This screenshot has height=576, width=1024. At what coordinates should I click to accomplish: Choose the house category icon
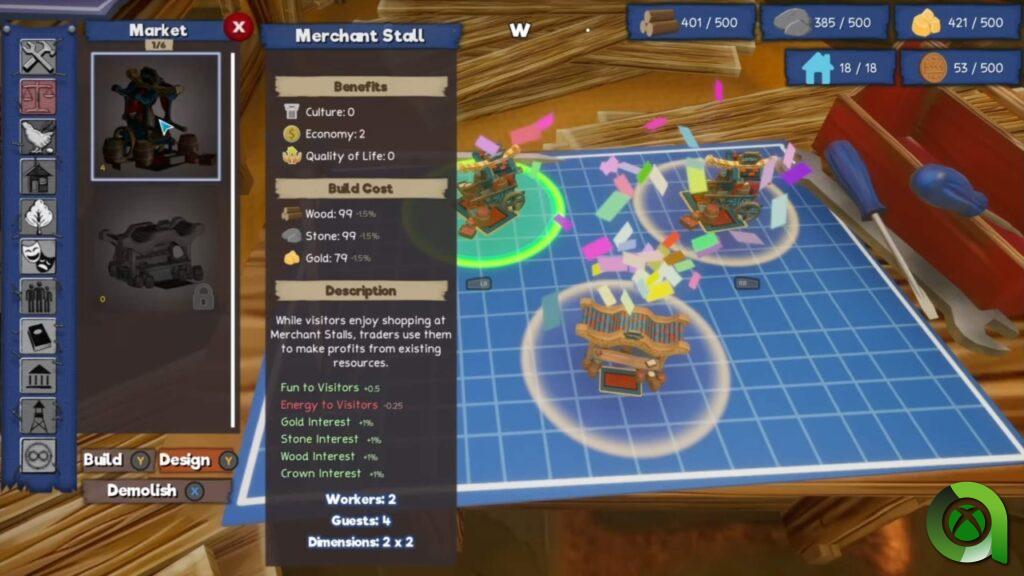(38, 176)
